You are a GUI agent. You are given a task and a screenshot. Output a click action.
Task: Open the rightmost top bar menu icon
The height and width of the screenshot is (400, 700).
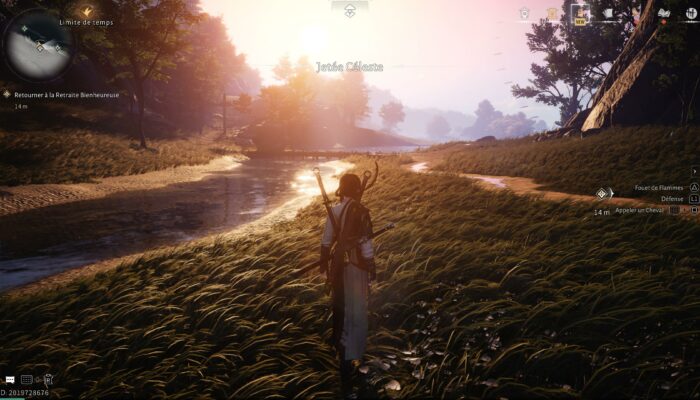[688, 13]
